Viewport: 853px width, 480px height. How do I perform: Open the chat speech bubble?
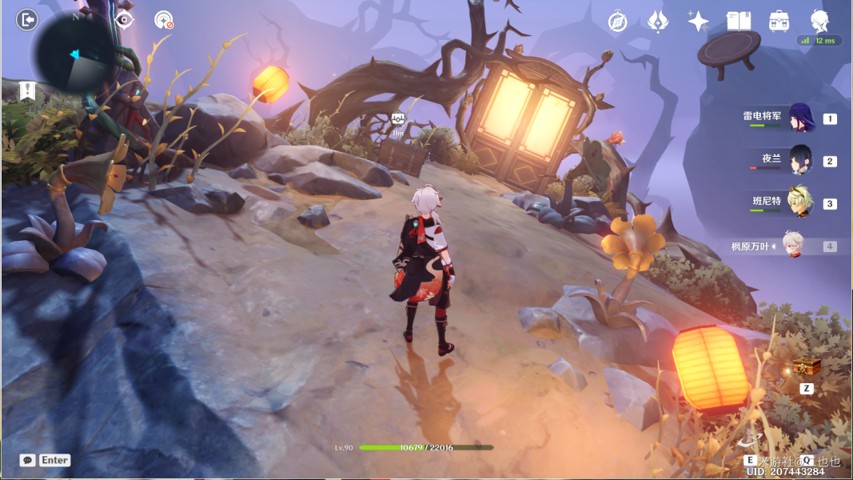[x=28, y=460]
